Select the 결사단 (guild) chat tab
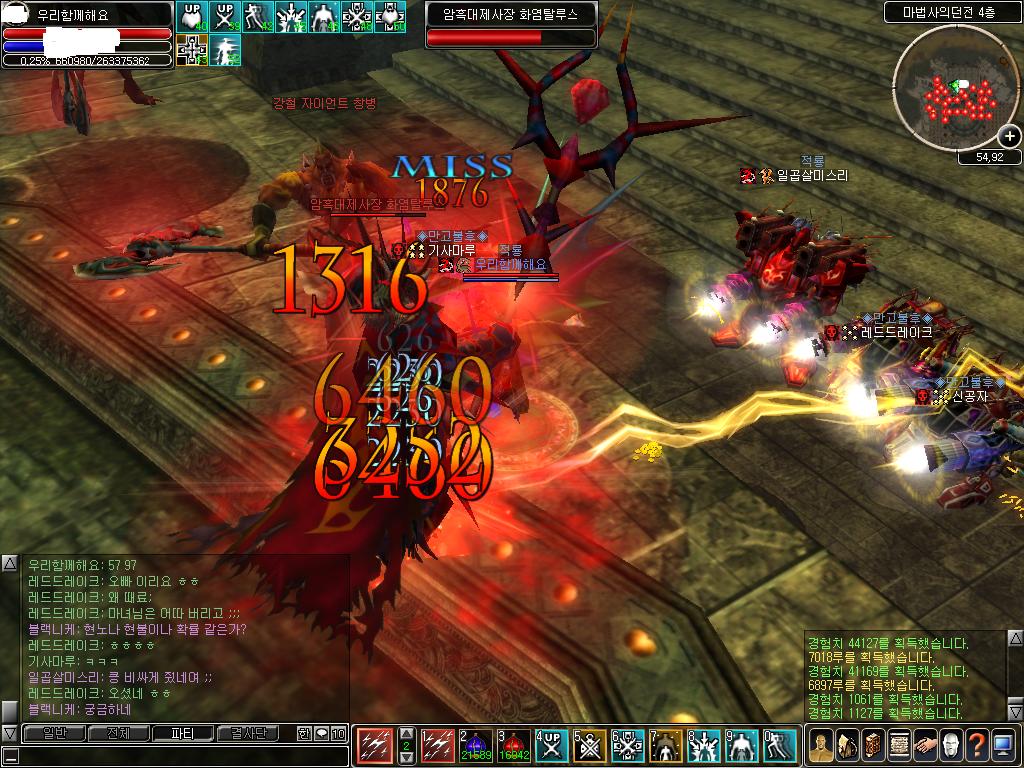This screenshot has width=1024, height=768. coord(246,733)
